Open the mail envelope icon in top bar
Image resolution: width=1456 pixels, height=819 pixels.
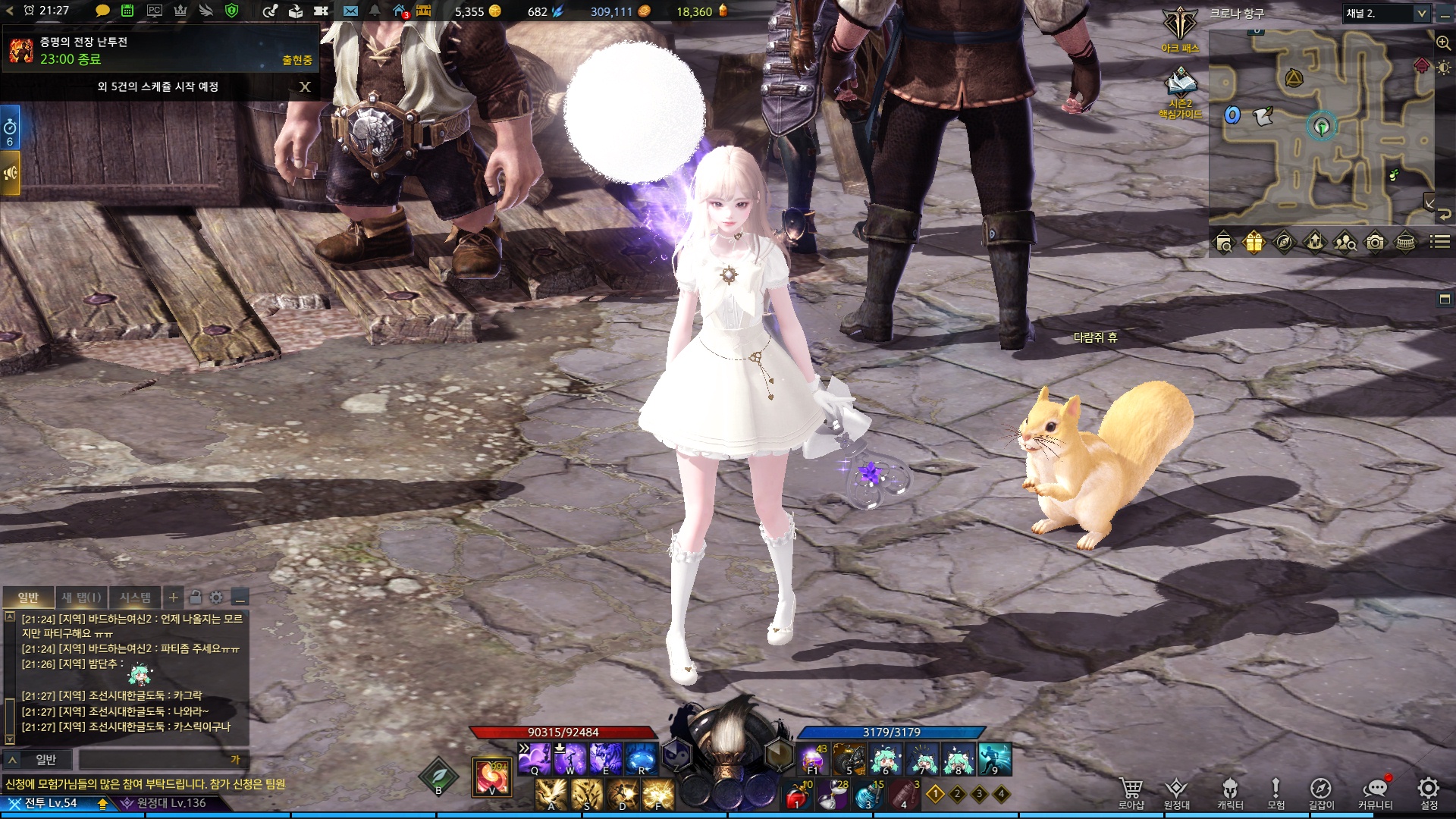click(350, 11)
